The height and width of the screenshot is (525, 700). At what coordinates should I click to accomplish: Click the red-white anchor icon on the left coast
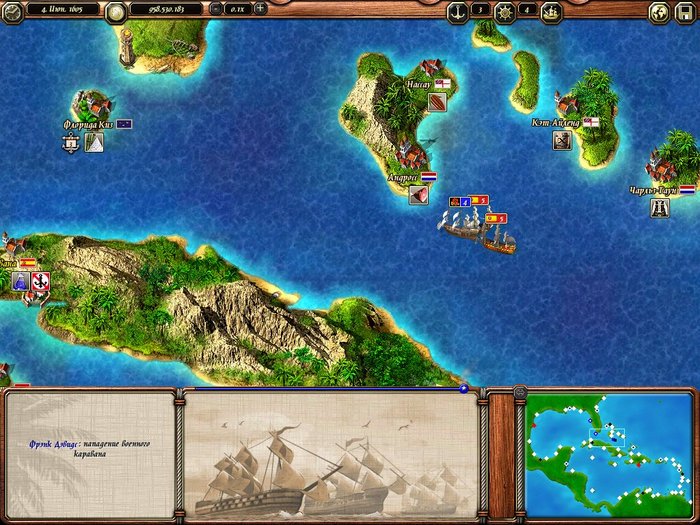[40, 283]
